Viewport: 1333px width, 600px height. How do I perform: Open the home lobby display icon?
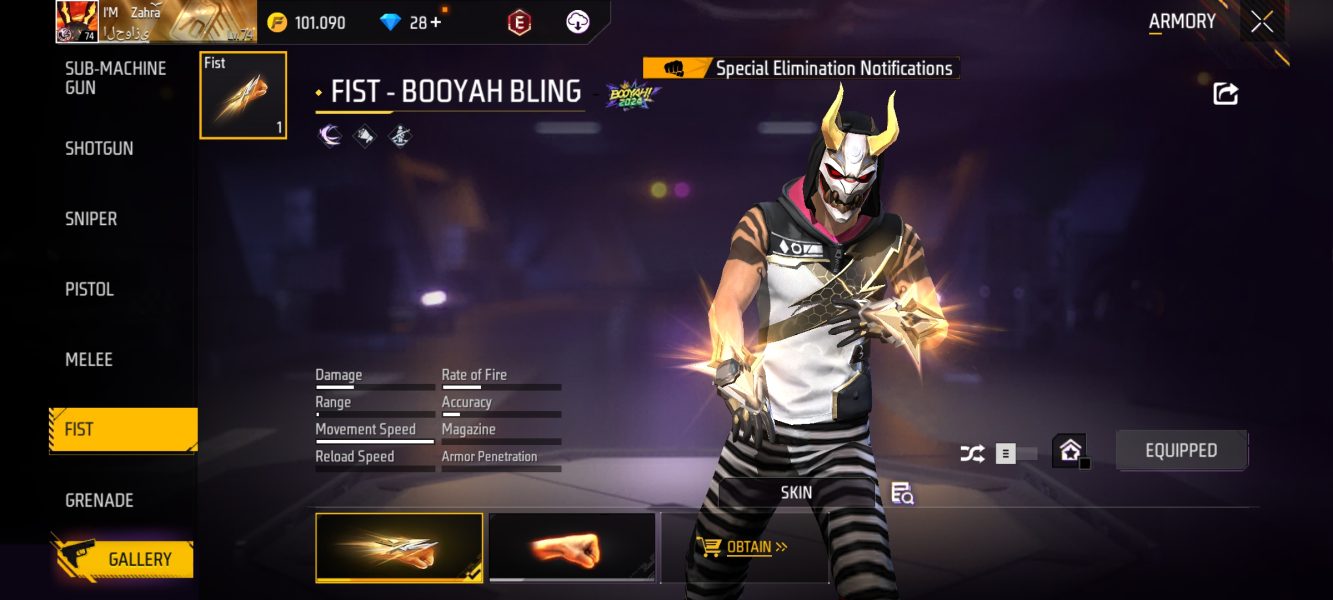click(x=1069, y=451)
